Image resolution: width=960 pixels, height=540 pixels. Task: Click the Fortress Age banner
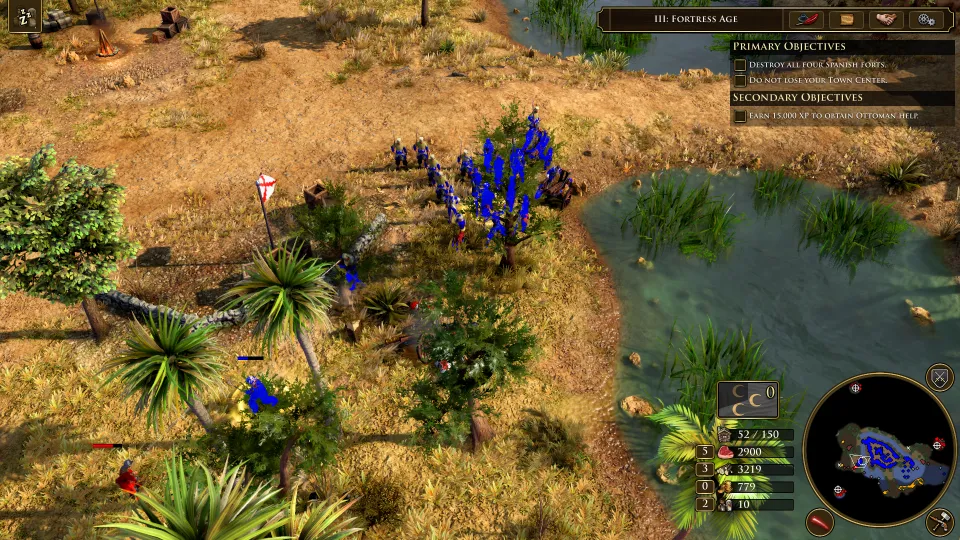point(692,19)
